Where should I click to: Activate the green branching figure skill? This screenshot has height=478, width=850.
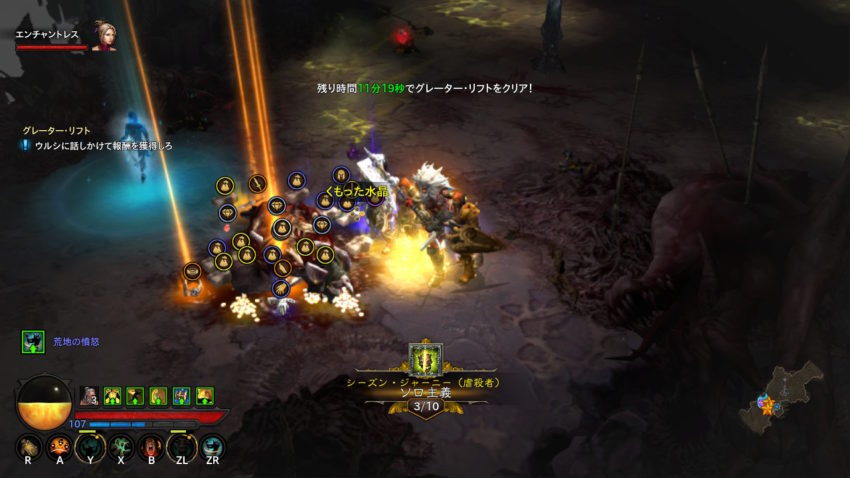point(121,446)
